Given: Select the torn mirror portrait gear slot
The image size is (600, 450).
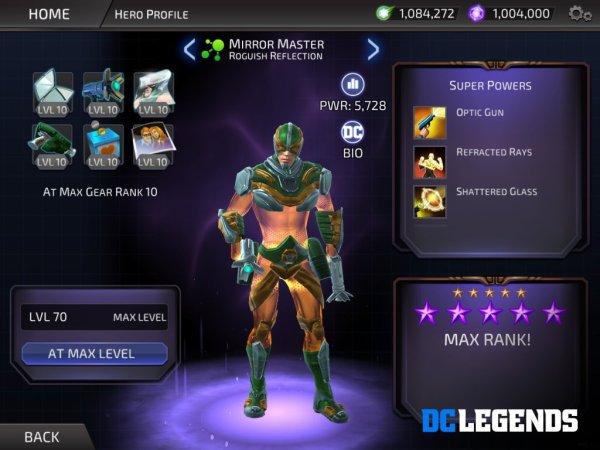Looking at the screenshot, I should coord(152,91).
